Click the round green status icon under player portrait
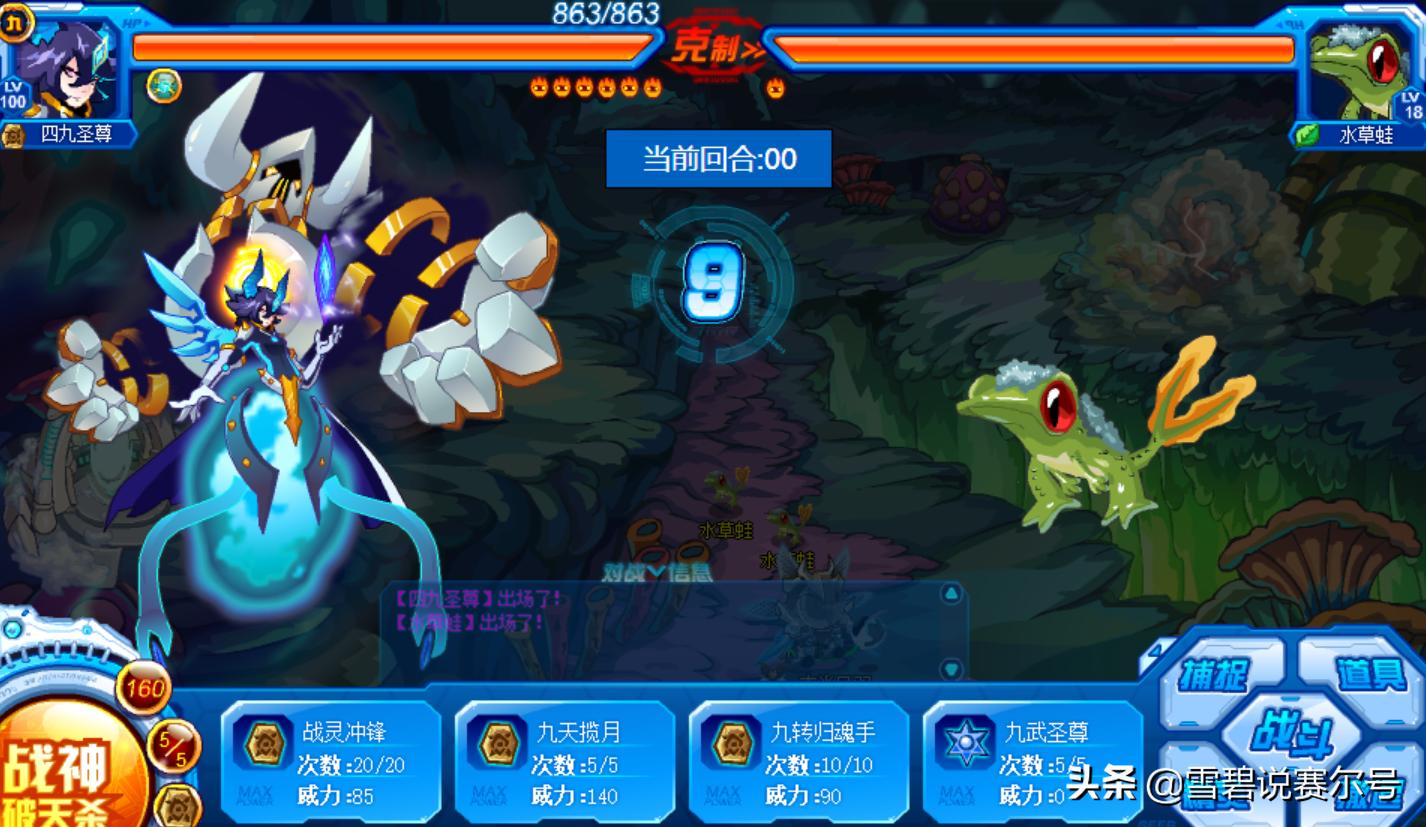The width and height of the screenshot is (1426, 827). pyautogui.click(x=164, y=85)
